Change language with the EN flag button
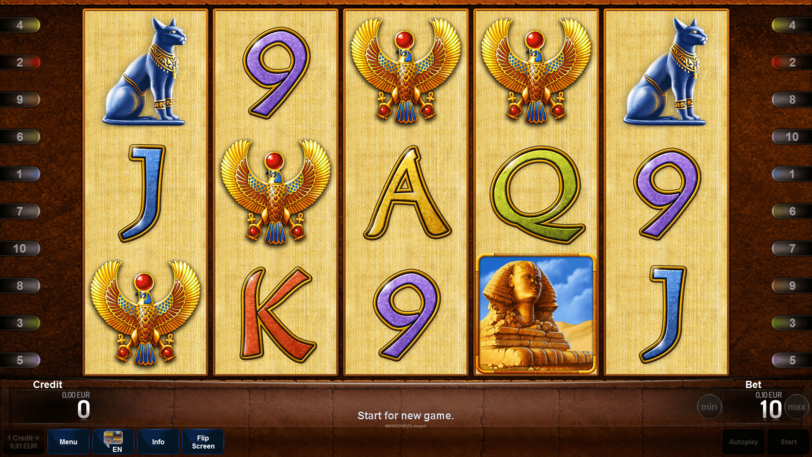The height and width of the screenshot is (457, 812). coord(113,441)
